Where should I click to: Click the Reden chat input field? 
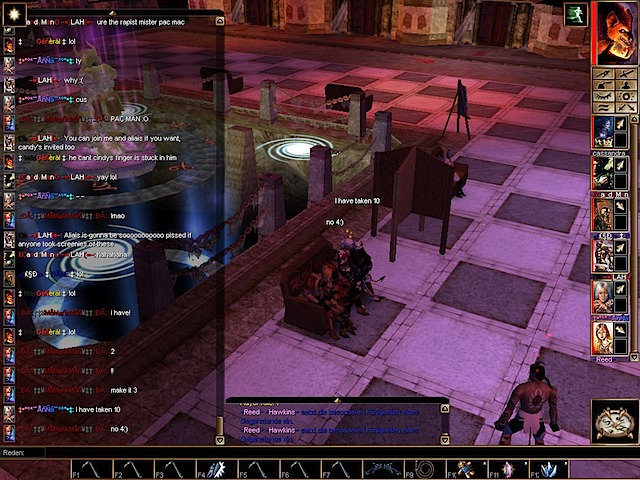300,452
